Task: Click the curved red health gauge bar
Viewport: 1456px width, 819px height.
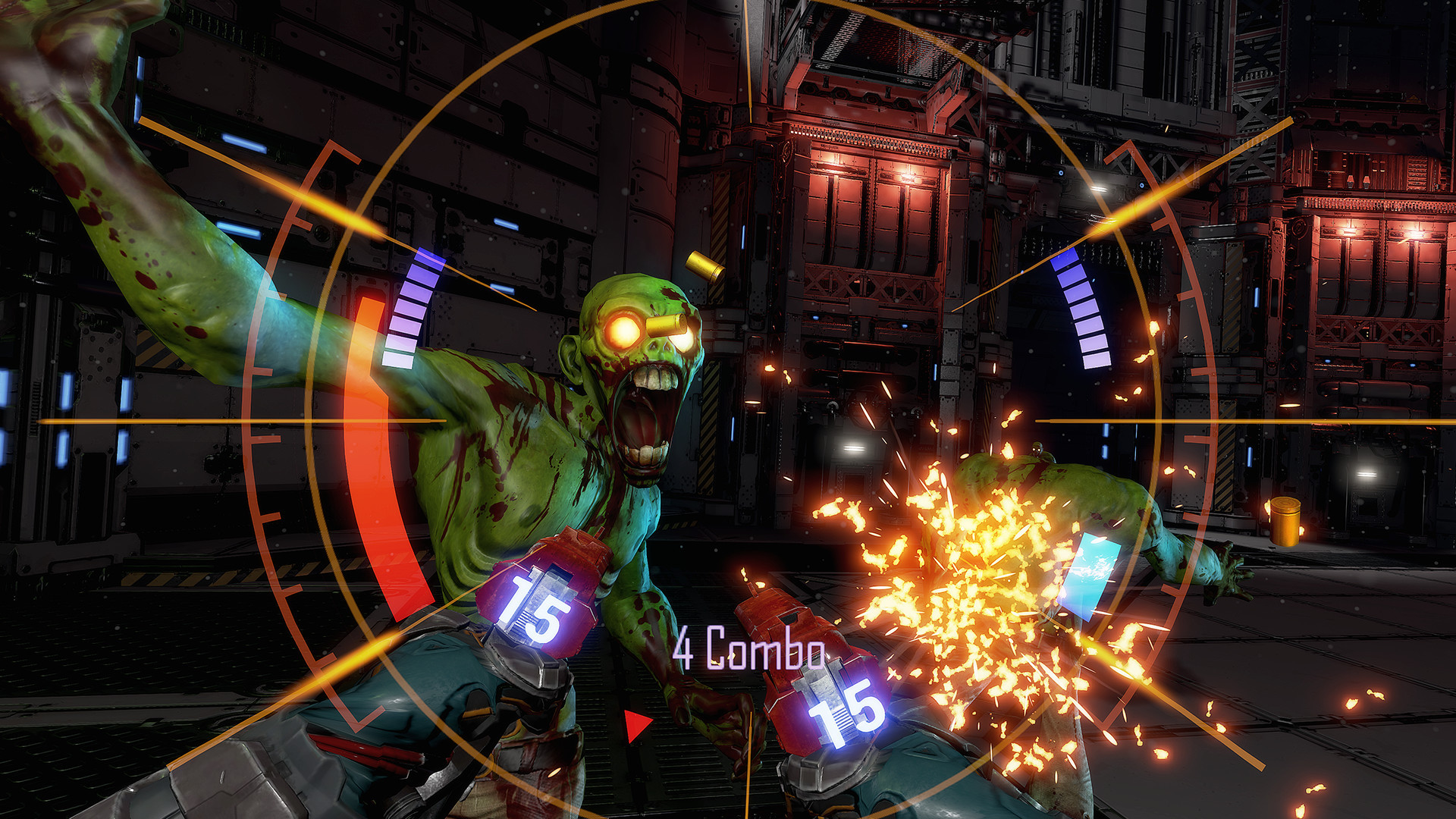Action: click(372, 455)
